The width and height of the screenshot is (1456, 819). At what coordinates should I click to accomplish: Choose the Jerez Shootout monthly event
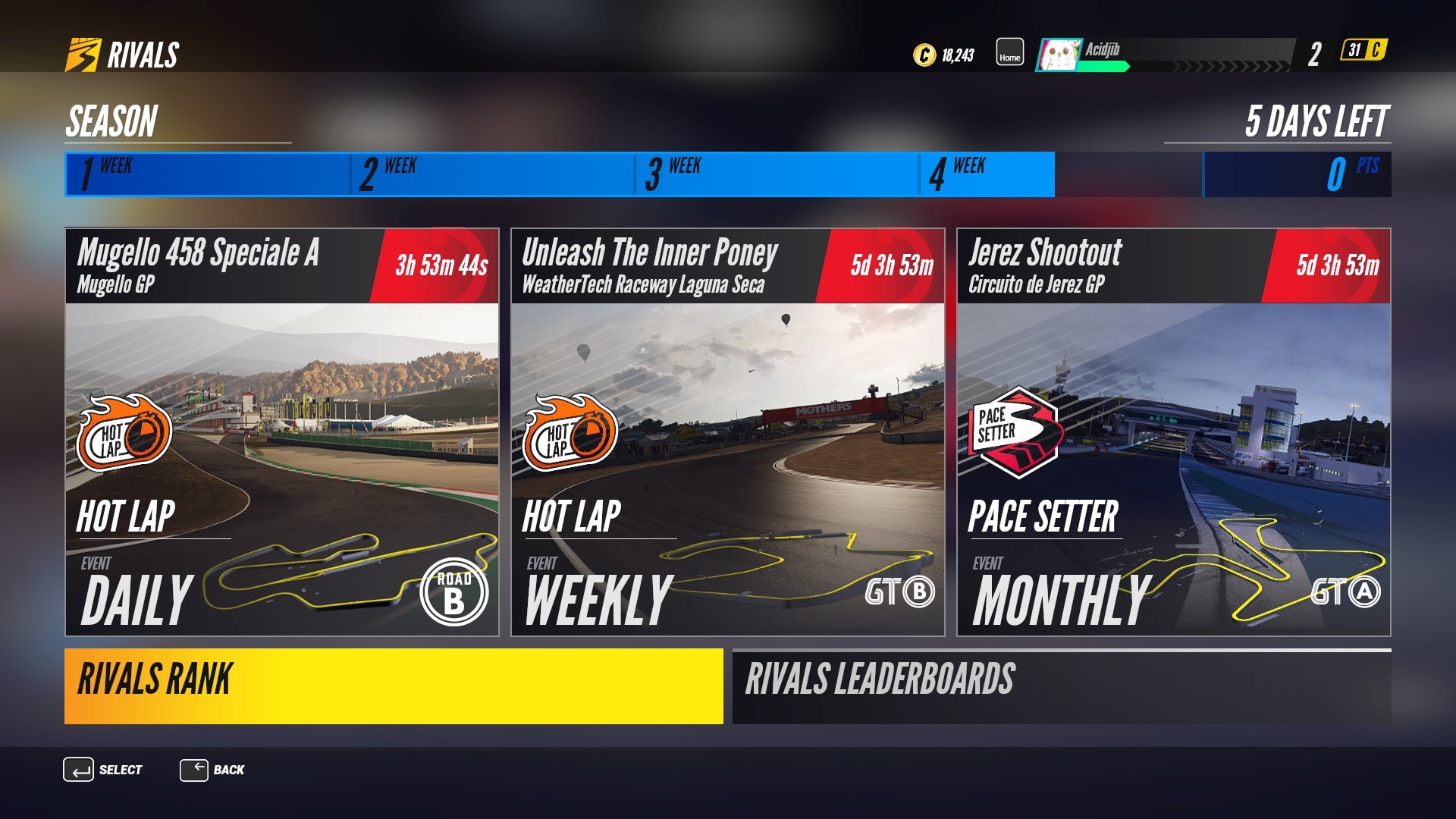[x=1173, y=432]
